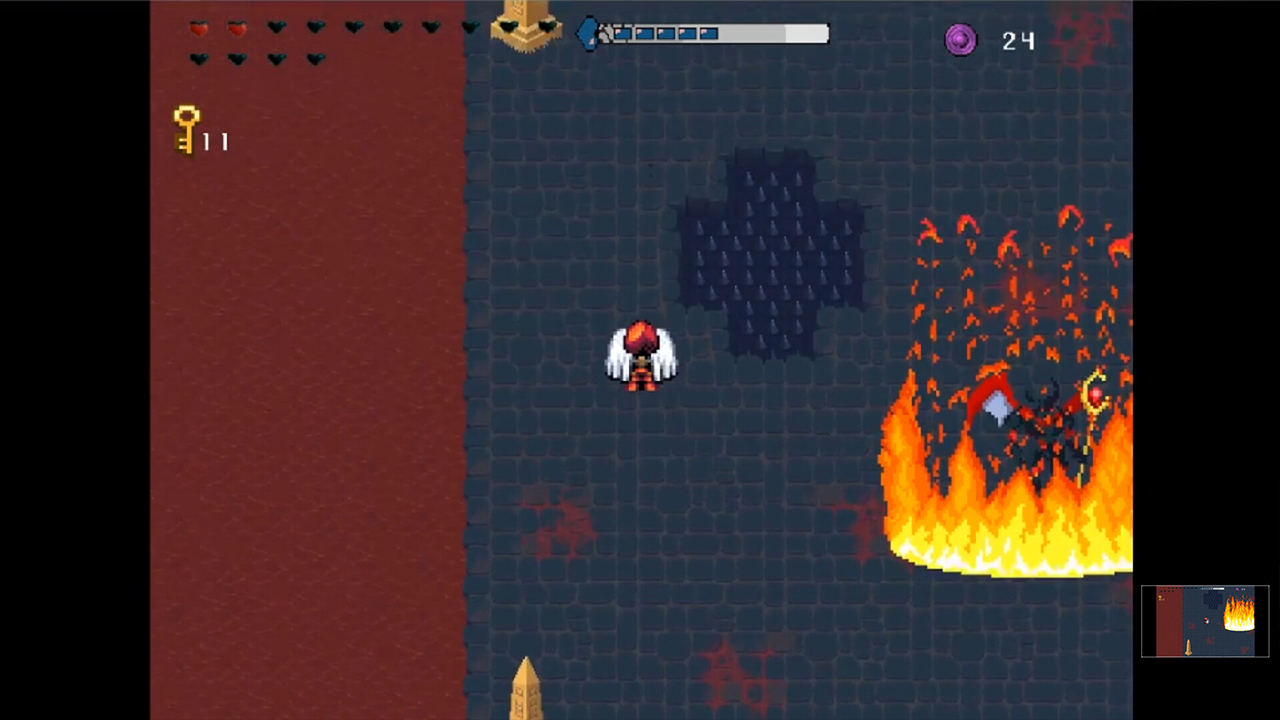The height and width of the screenshot is (720, 1280).
Task: Open the minimap thumbnail in the bottom-right corner
Action: 1204,620
